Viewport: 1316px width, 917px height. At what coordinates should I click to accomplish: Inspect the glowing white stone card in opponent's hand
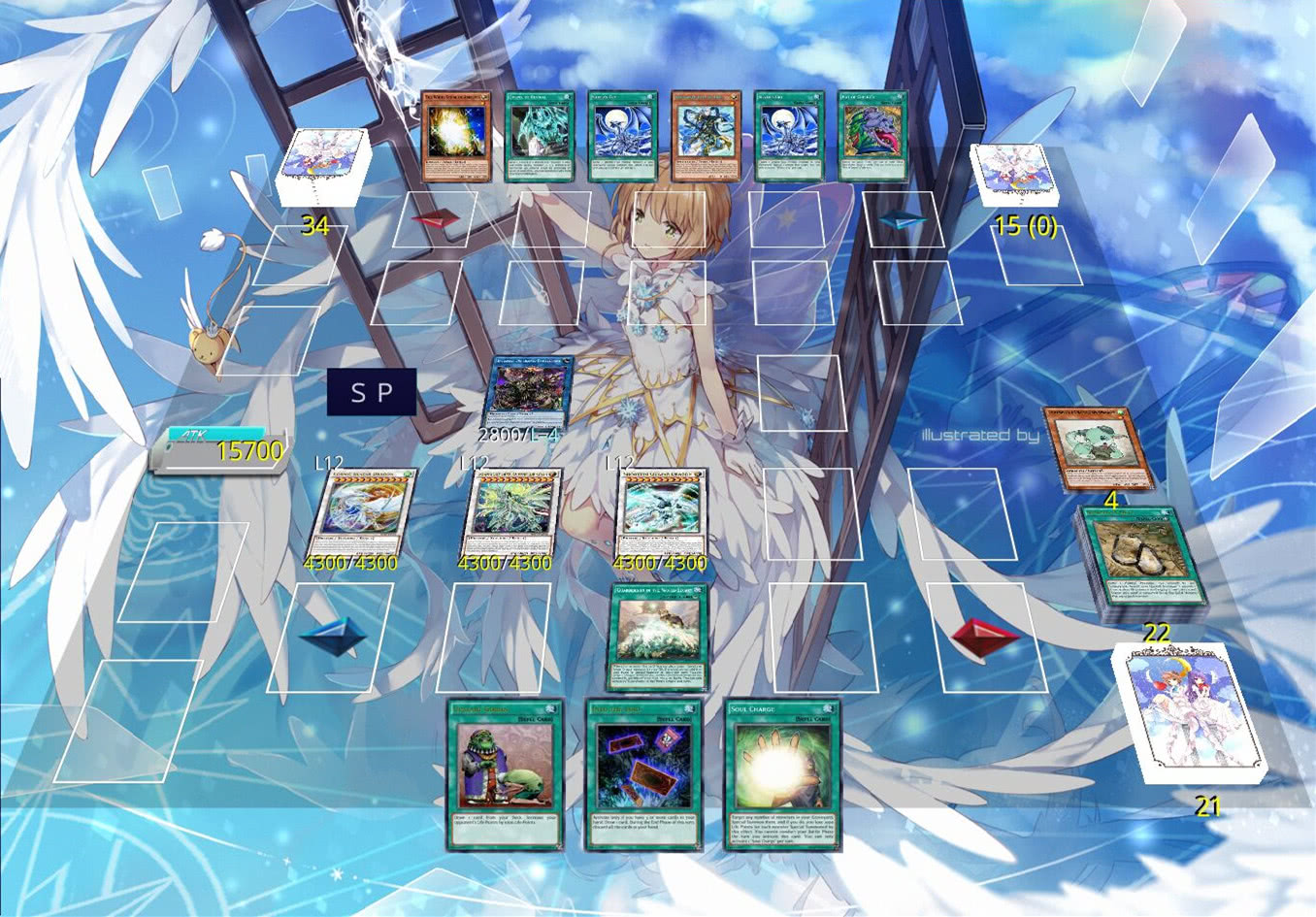[456, 137]
